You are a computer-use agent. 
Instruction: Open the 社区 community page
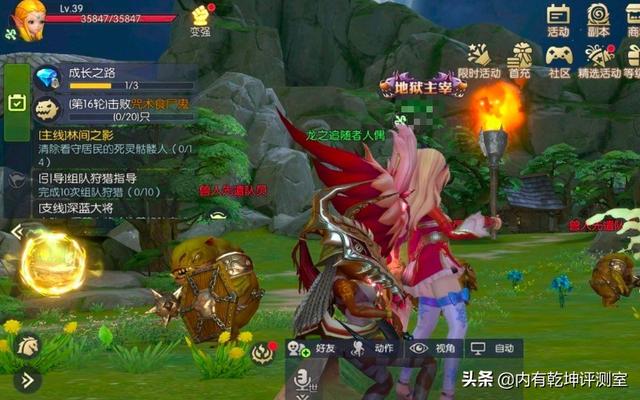pos(559,60)
